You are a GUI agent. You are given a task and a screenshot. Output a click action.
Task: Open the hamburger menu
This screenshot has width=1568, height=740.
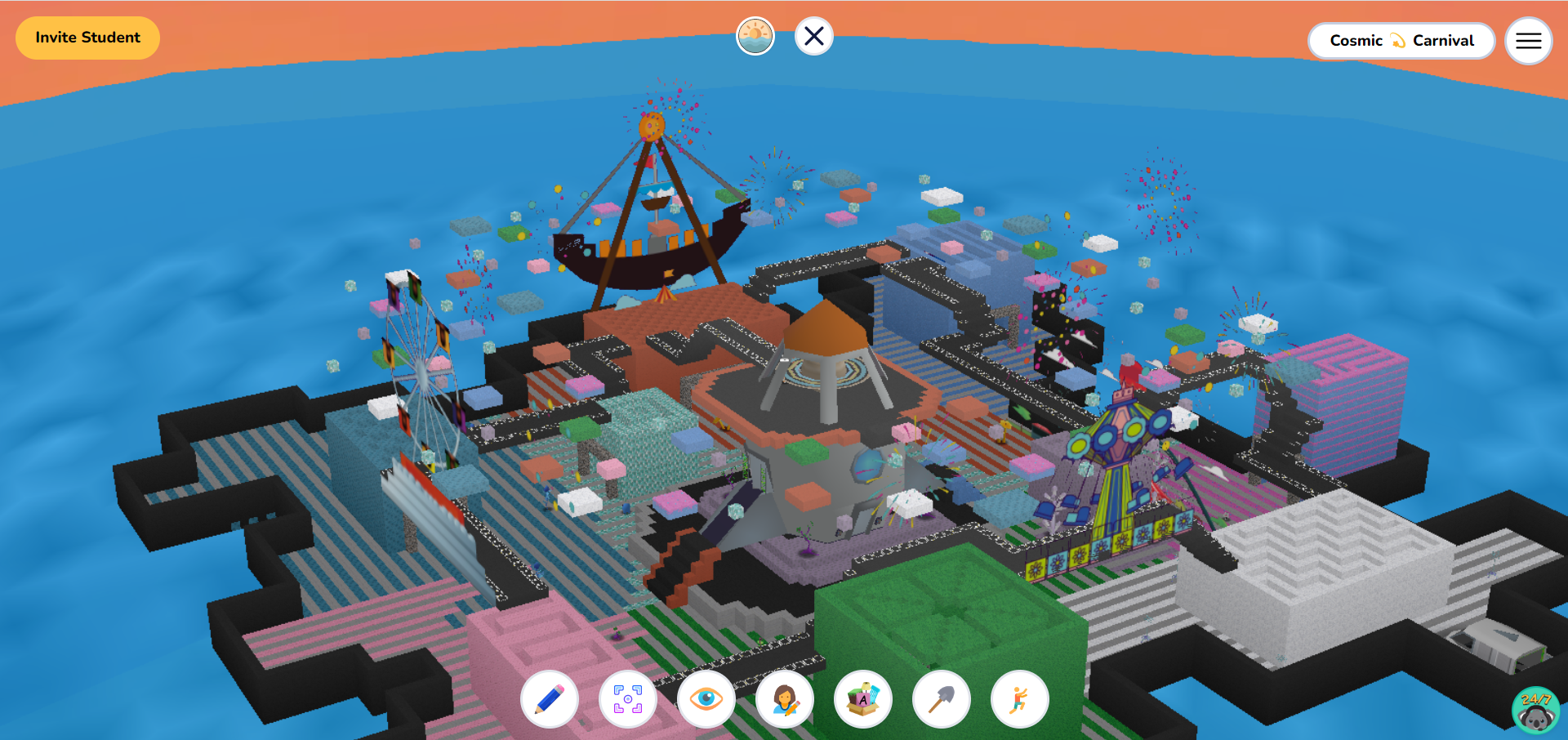pyautogui.click(x=1528, y=40)
